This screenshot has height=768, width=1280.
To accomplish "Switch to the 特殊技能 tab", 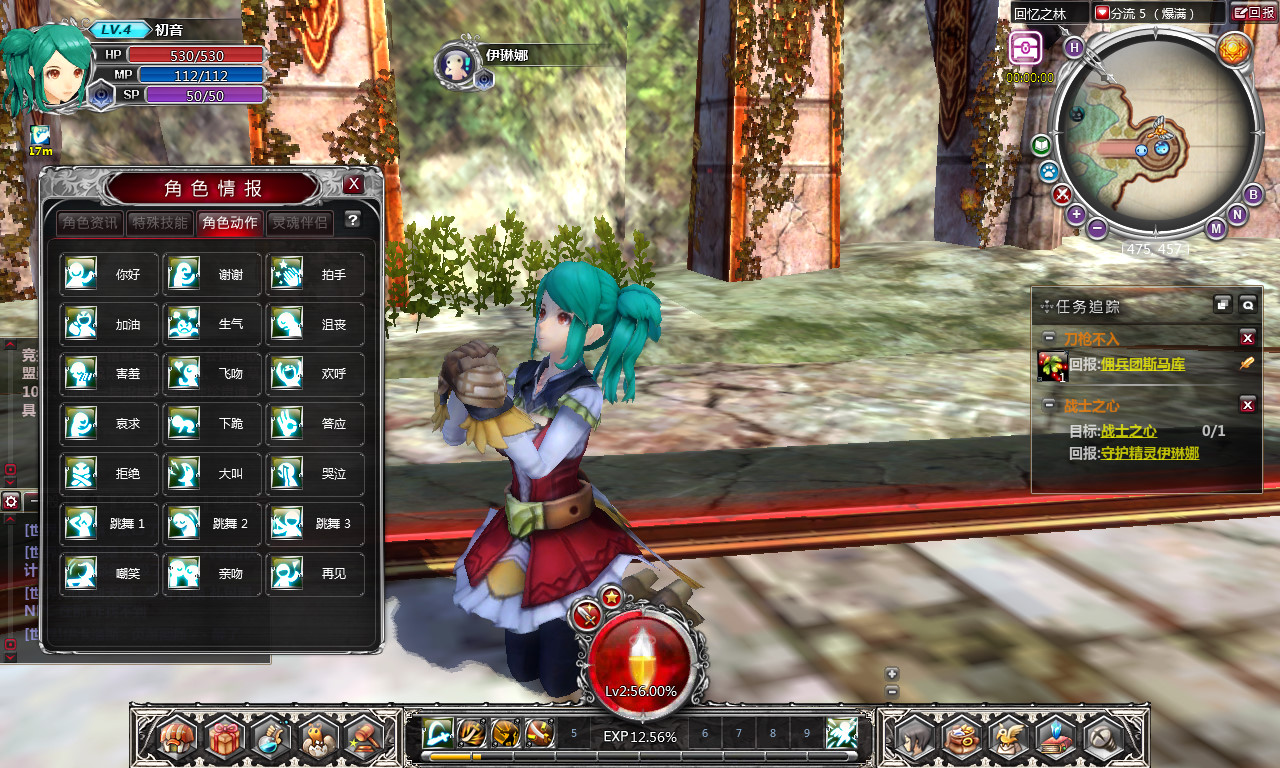I will pyautogui.click(x=160, y=222).
